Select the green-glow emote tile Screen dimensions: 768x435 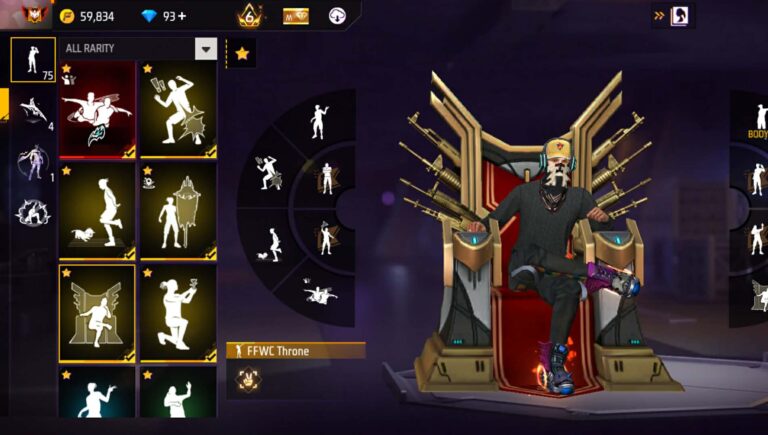pyautogui.click(x=179, y=393)
